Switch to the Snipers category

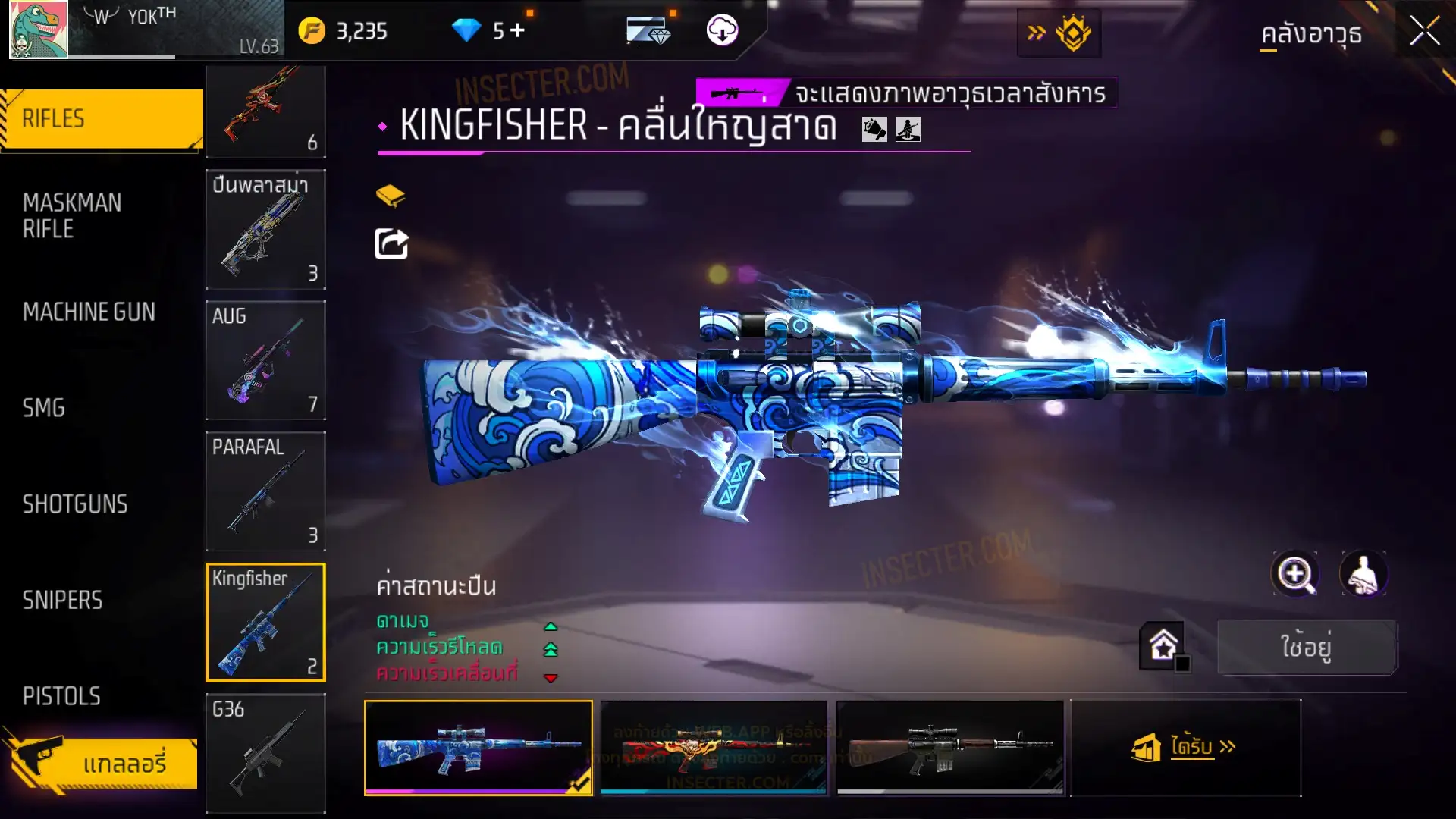click(x=62, y=601)
